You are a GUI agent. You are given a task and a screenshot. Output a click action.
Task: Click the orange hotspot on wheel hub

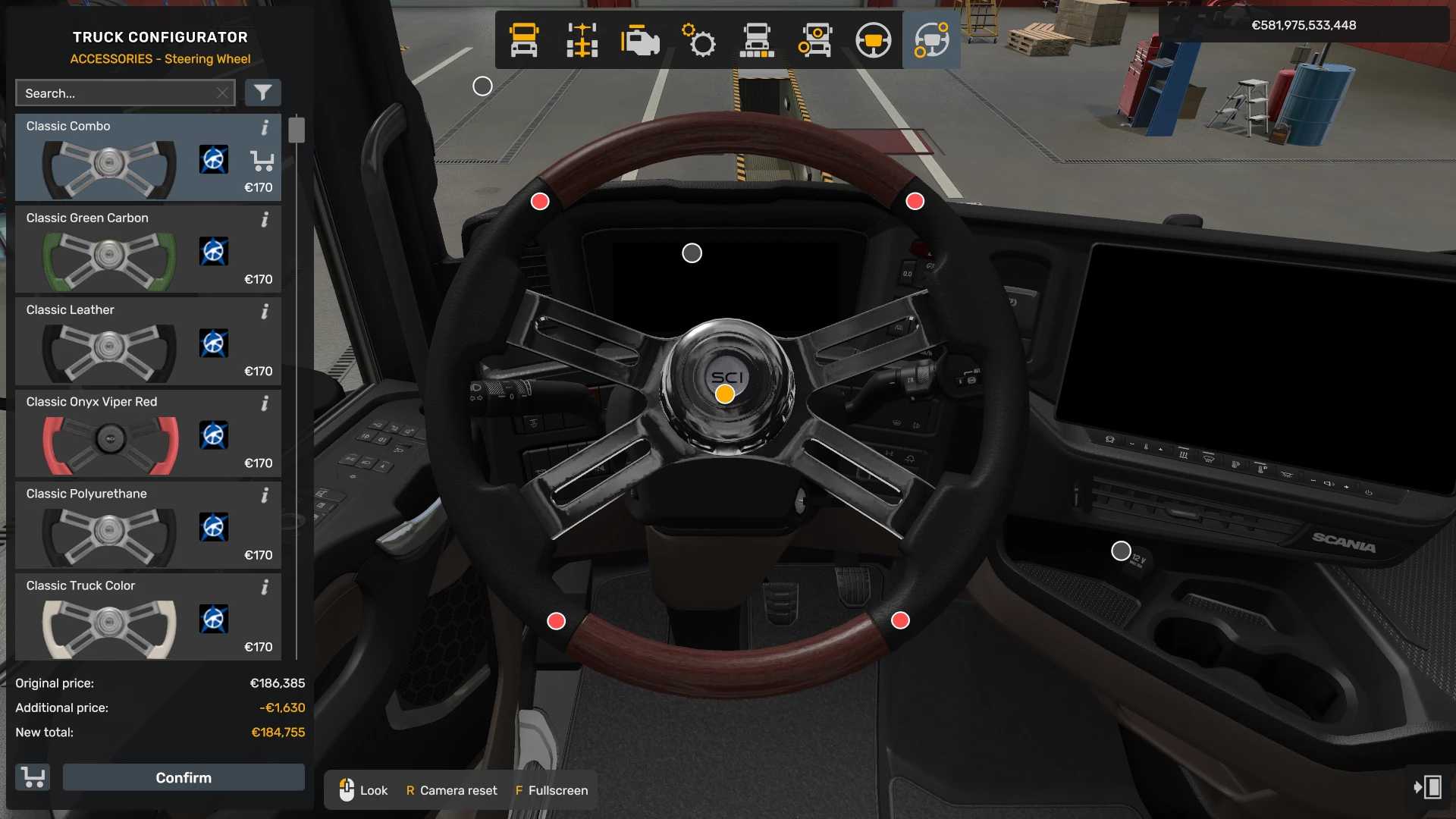pos(725,394)
